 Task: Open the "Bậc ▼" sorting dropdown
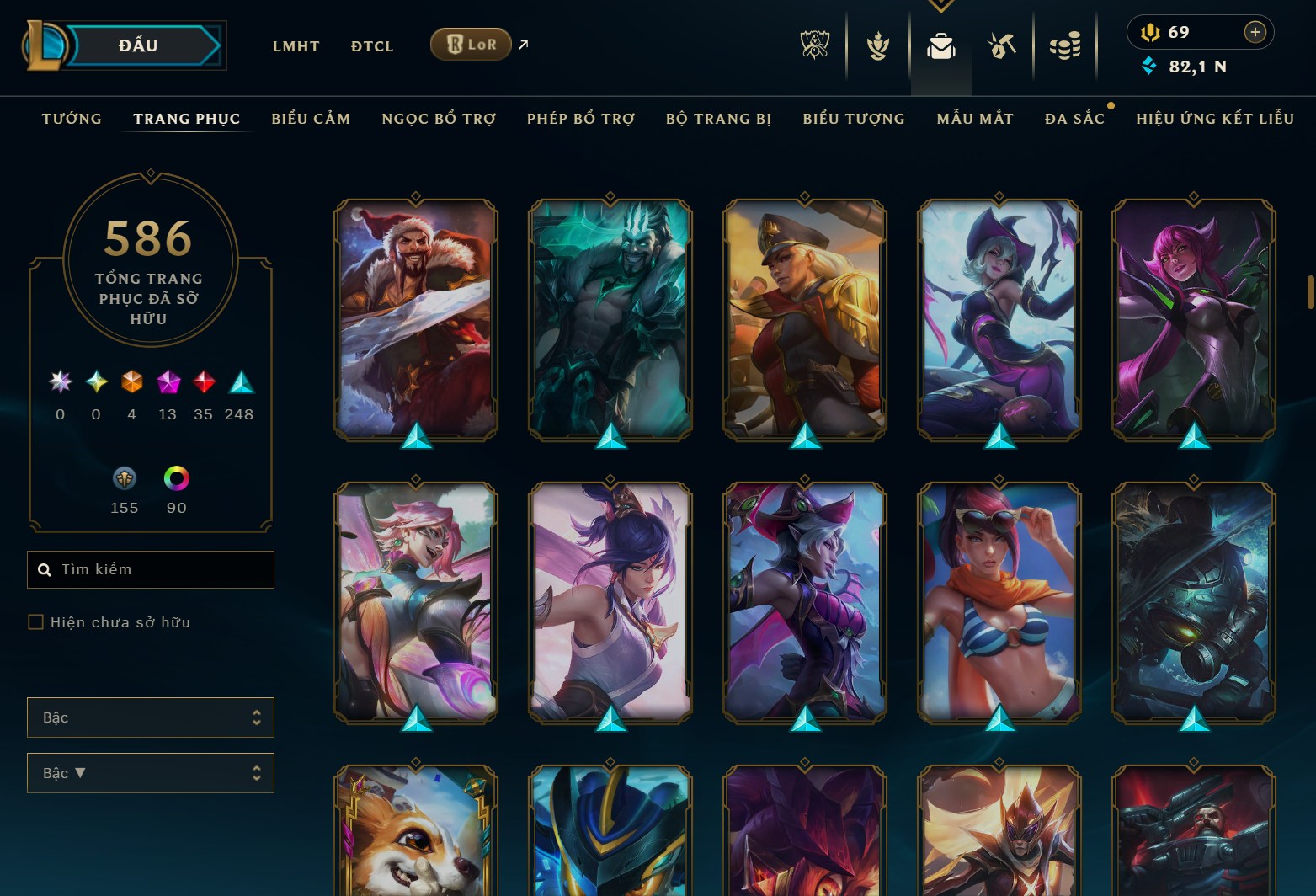tap(151, 773)
